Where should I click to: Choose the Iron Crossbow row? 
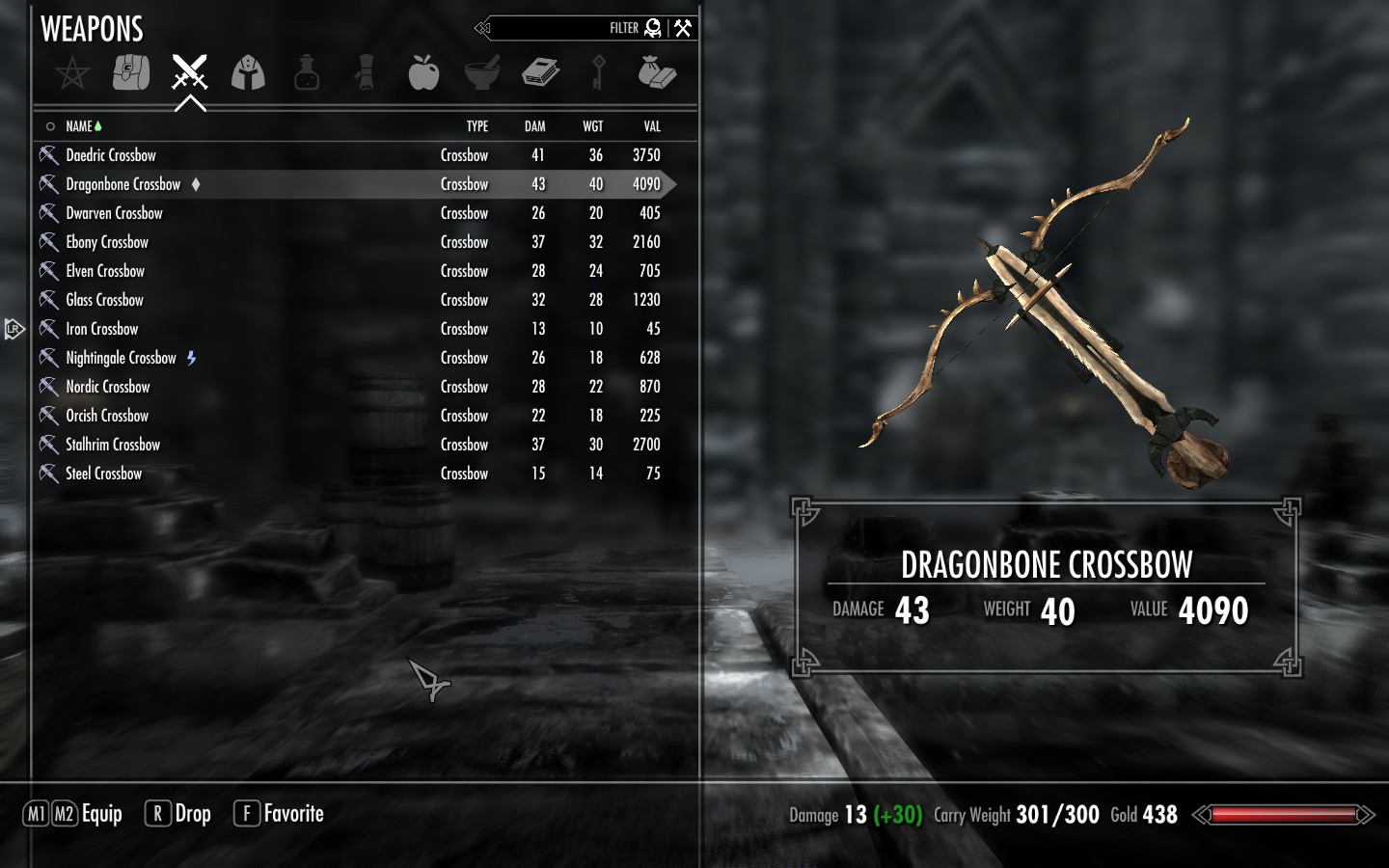click(x=102, y=329)
